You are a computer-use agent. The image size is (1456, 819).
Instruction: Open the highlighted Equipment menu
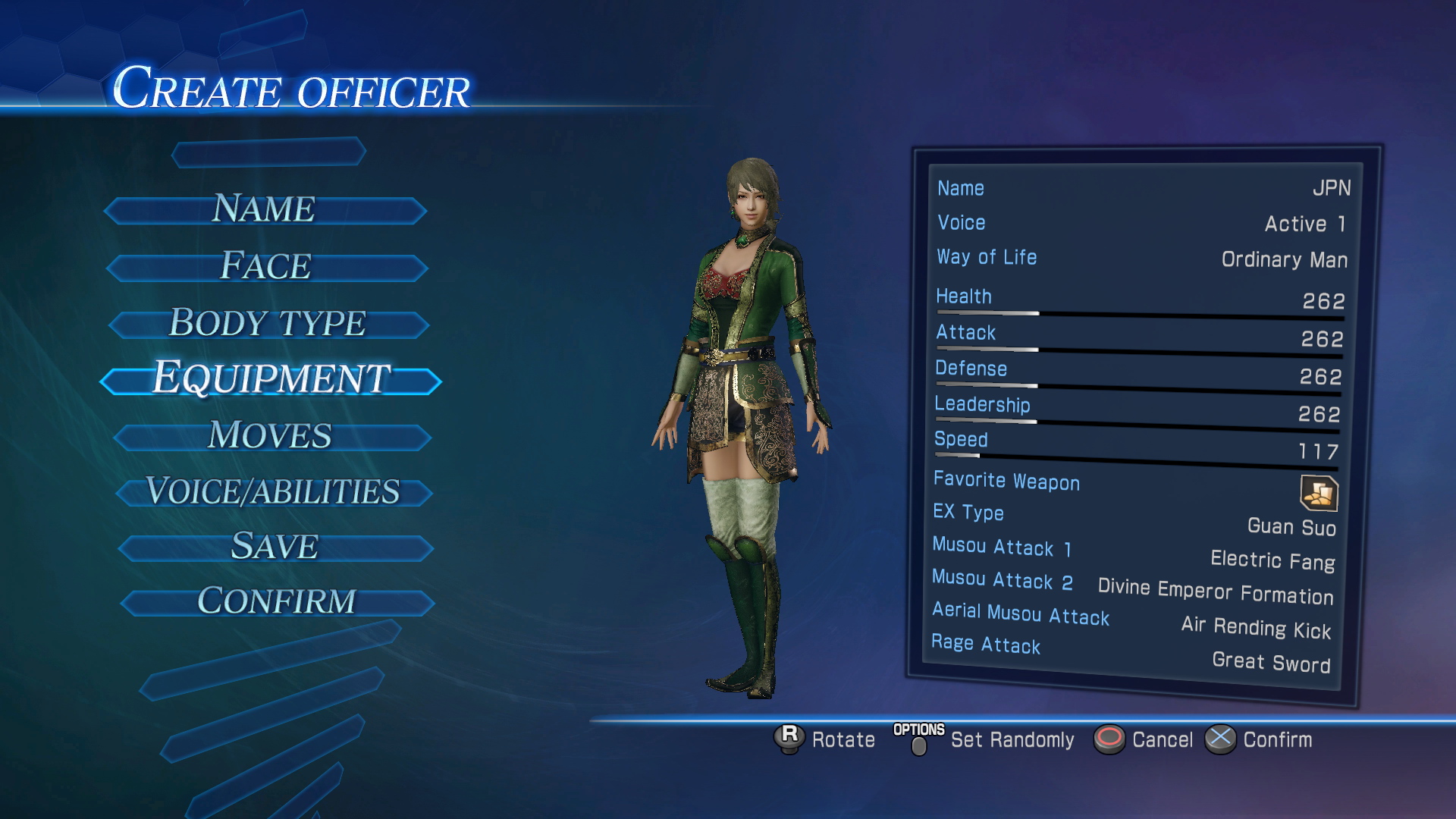pos(271,378)
